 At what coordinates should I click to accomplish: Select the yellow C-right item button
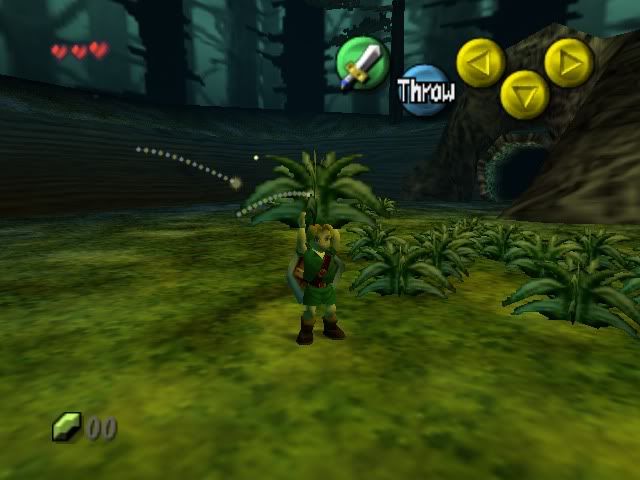(568, 62)
